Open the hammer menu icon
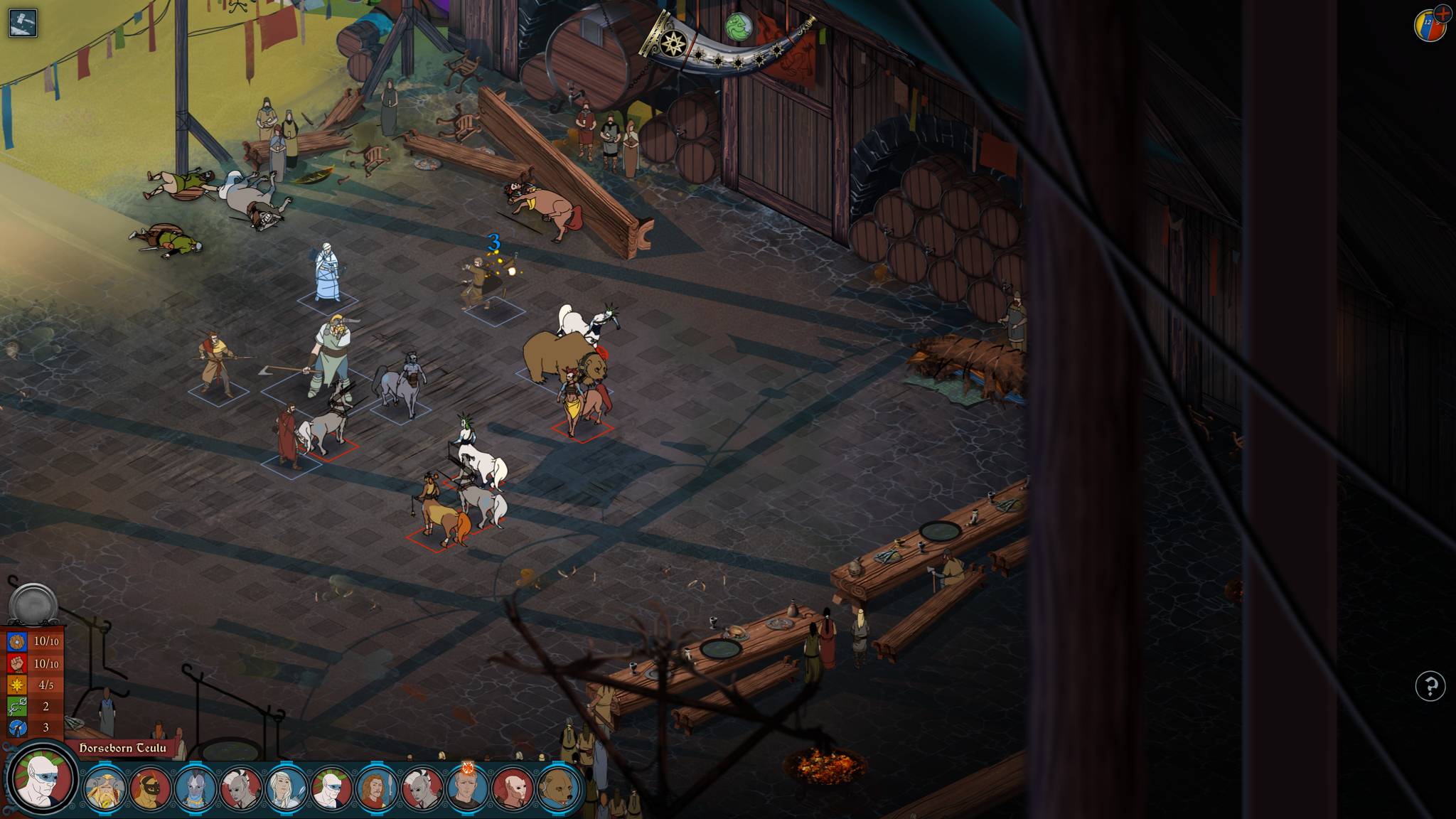The width and height of the screenshot is (1456, 819). (x=23, y=23)
